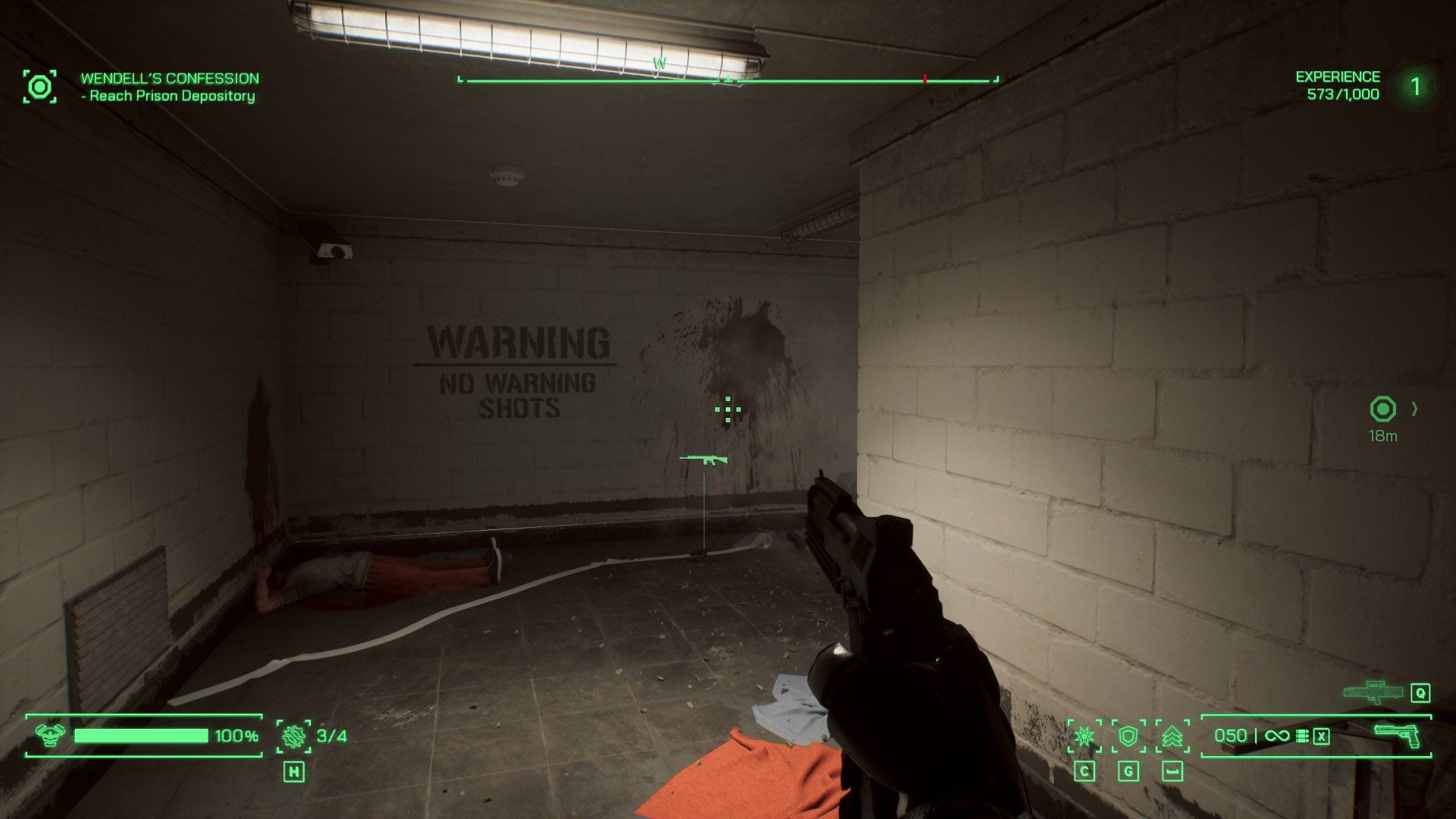
Task: Click the C key prompt below the burst ability
Action: coord(1084,770)
